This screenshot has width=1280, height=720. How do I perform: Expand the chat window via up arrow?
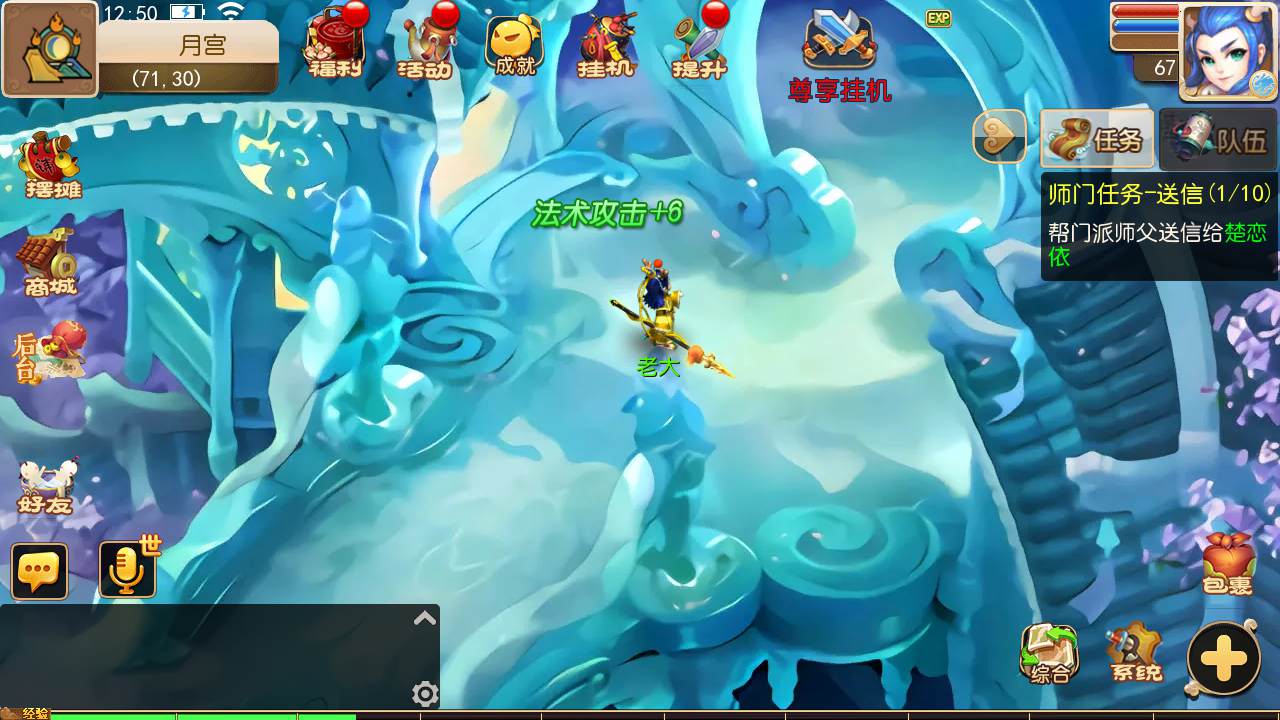[x=424, y=618]
